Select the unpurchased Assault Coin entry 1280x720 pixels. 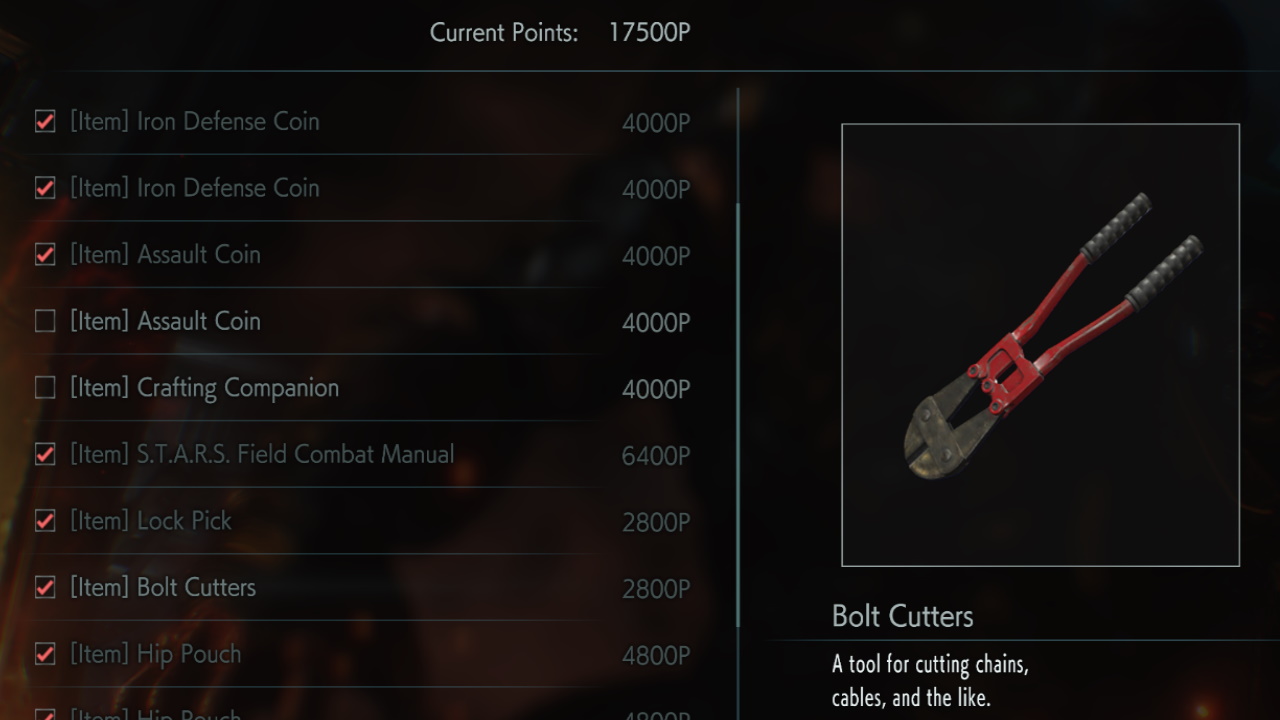point(165,321)
